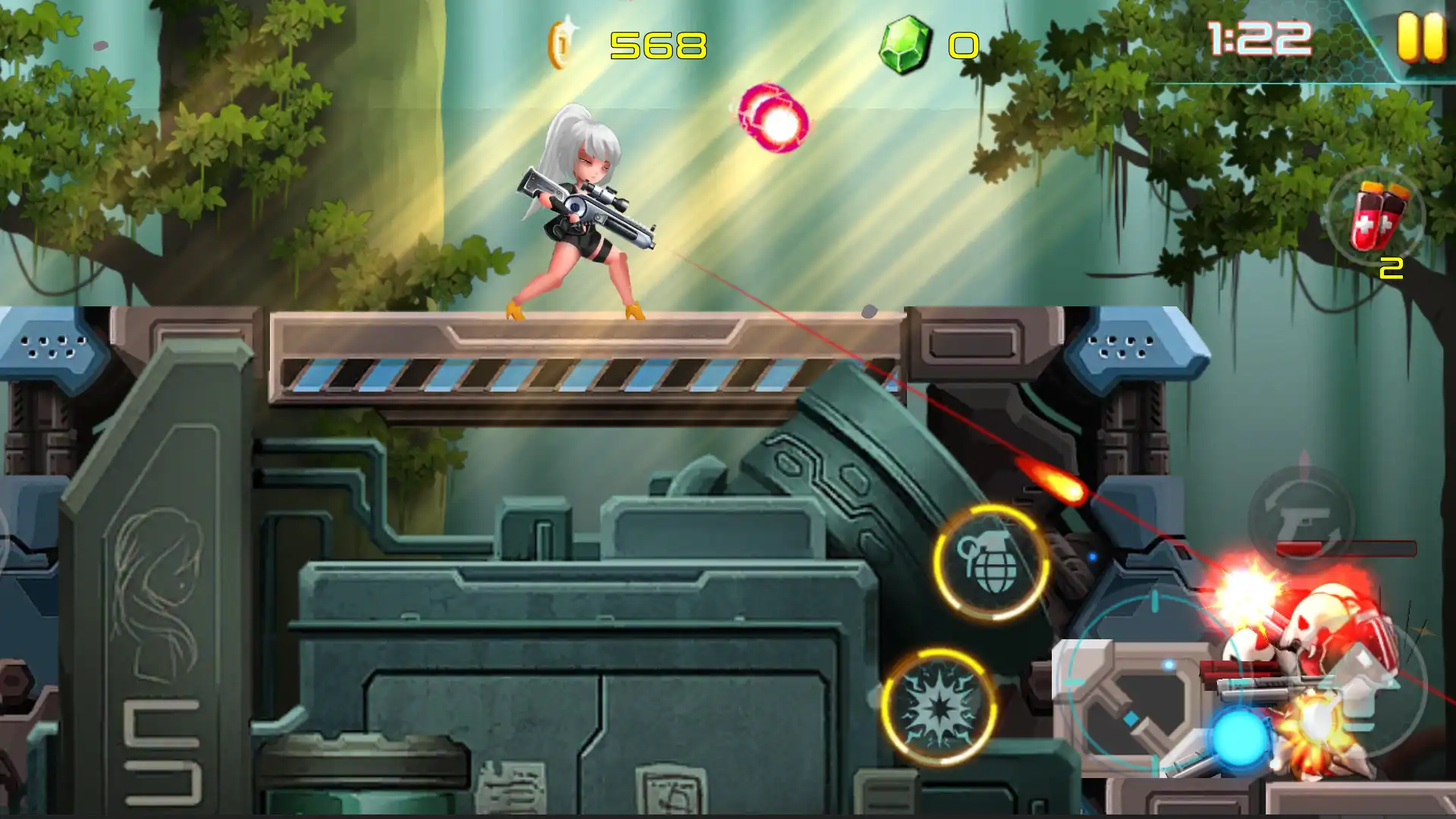The image size is (1456, 819).
Task: Click the gold coin icon in the HUD
Action: tap(557, 45)
